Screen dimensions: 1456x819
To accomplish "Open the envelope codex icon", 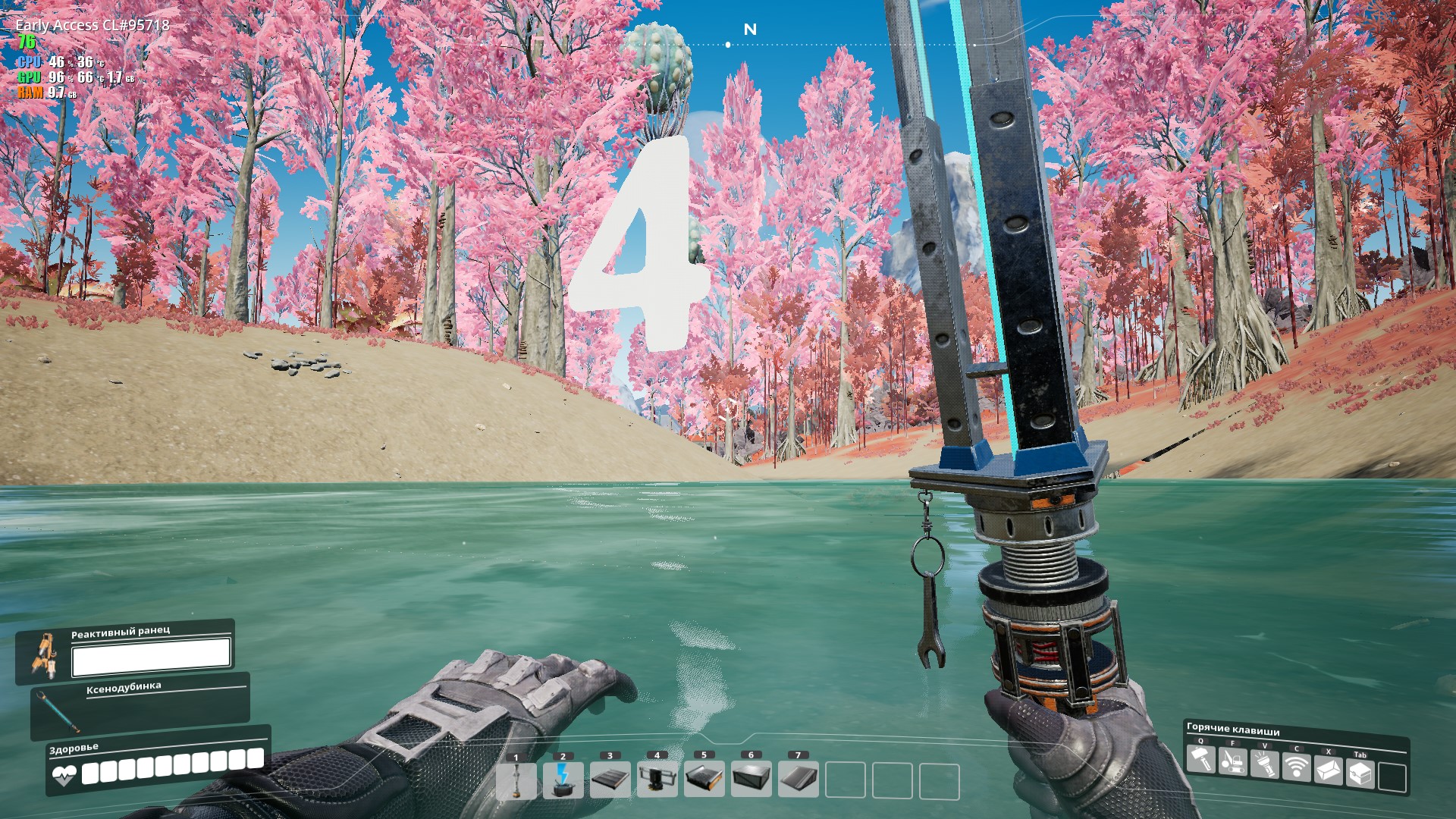I will [1329, 771].
